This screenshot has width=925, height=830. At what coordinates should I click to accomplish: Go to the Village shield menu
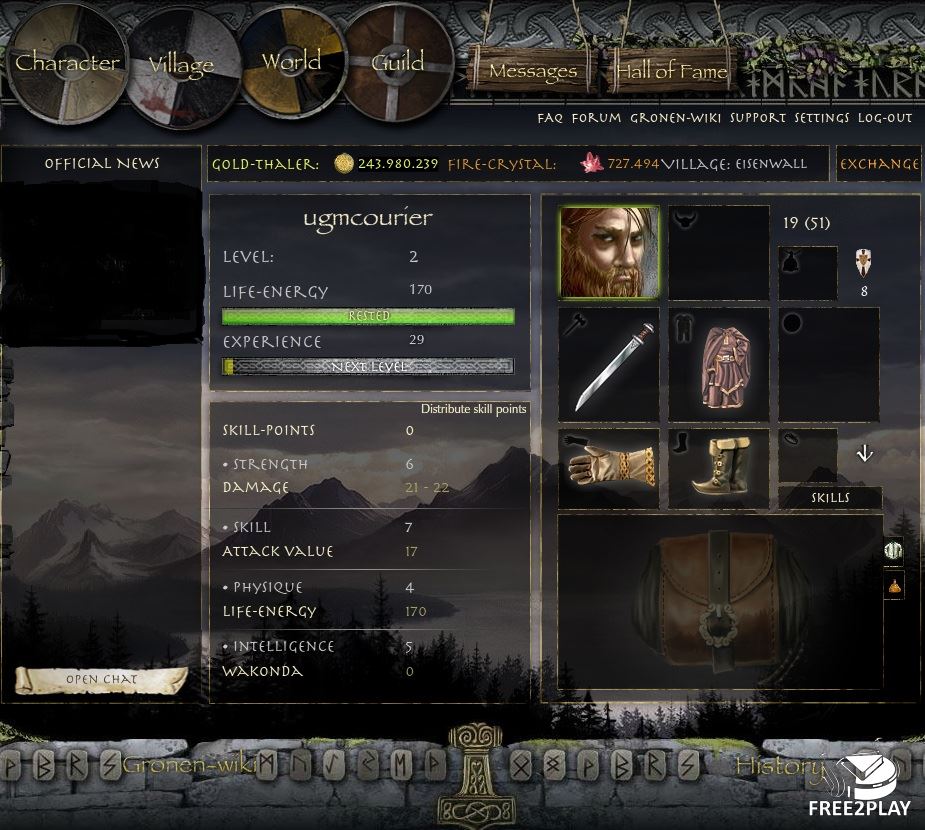181,66
